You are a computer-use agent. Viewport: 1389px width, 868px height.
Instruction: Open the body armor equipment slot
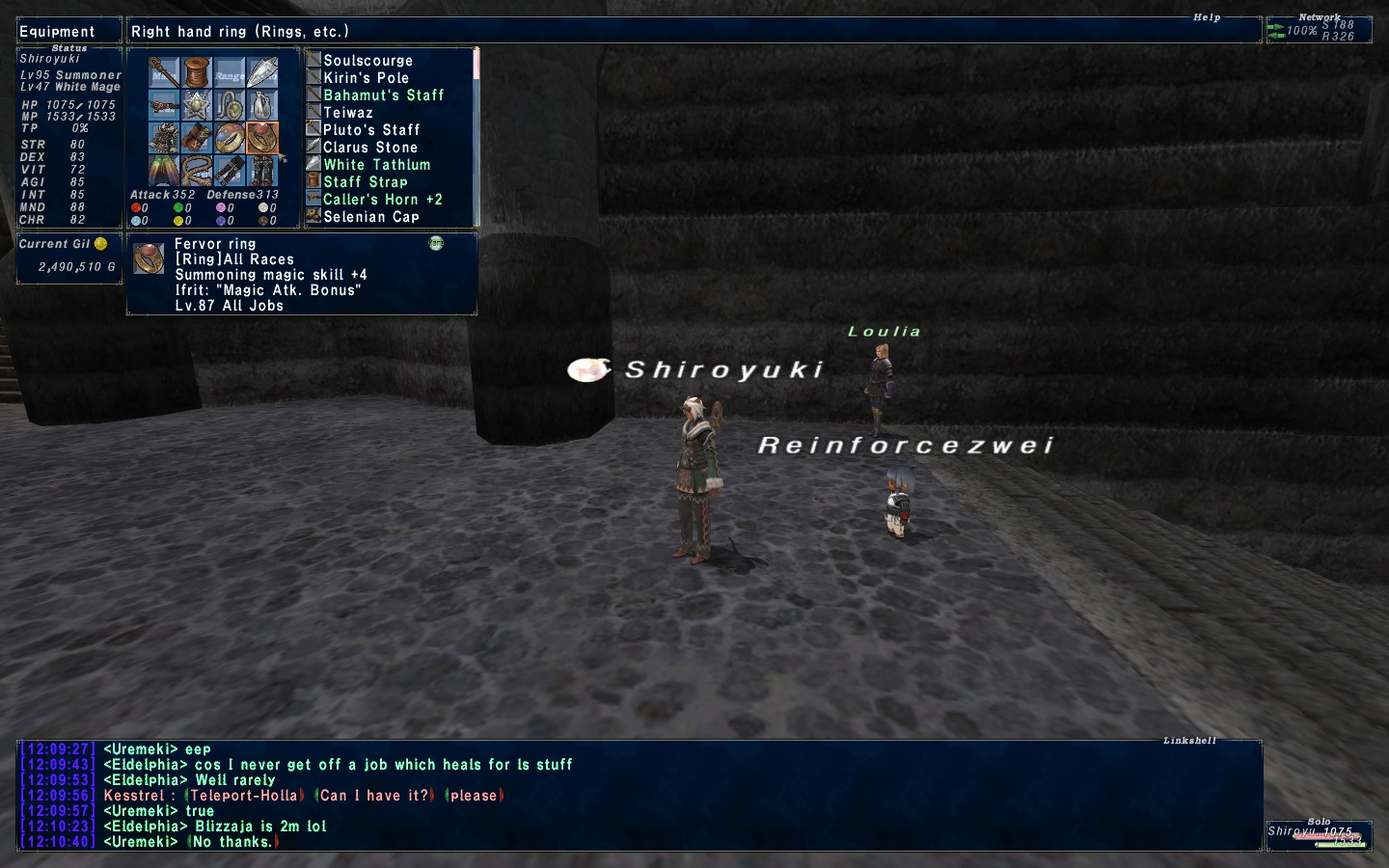[164, 139]
